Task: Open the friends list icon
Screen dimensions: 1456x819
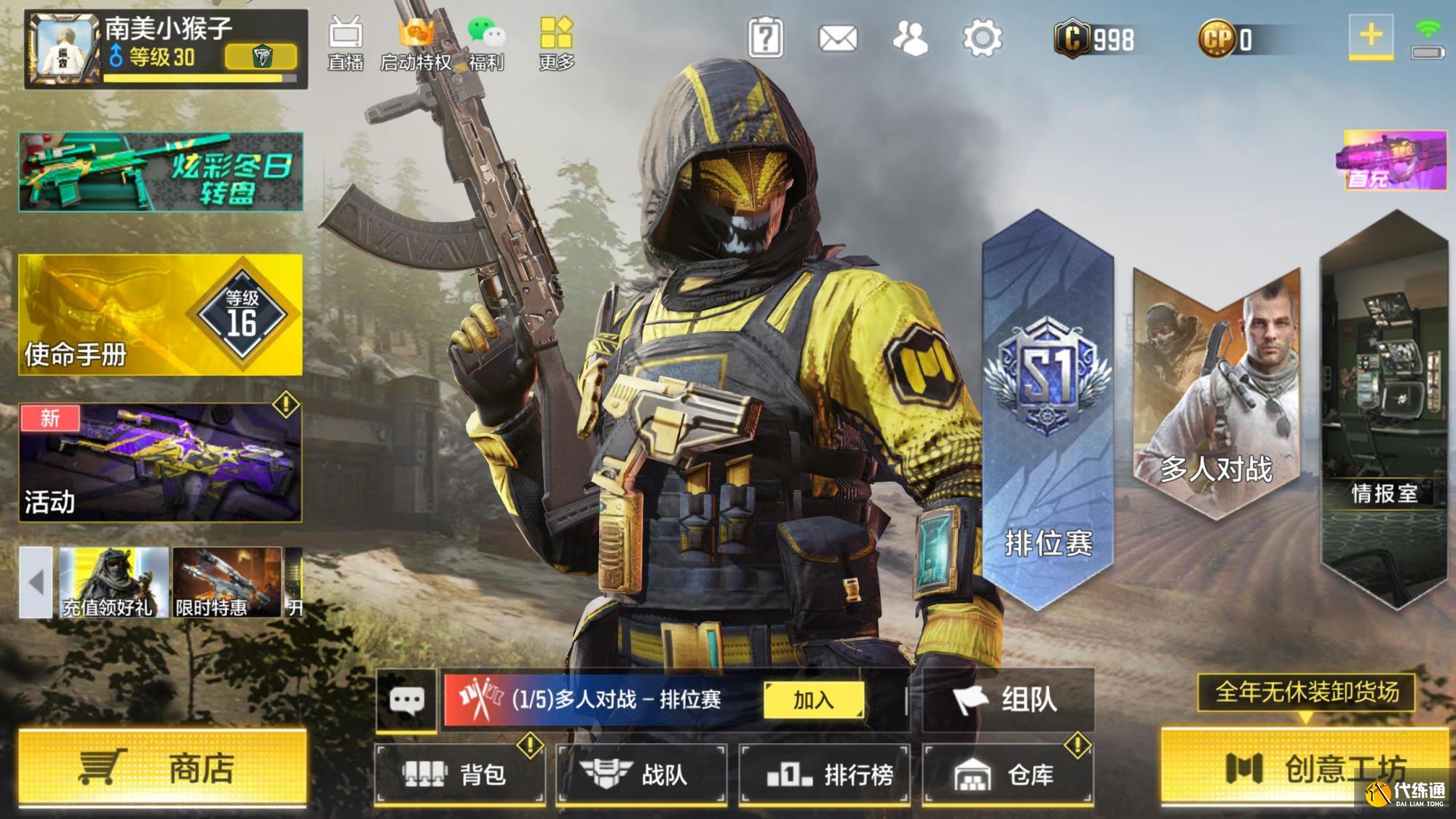Action: (910, 38)
